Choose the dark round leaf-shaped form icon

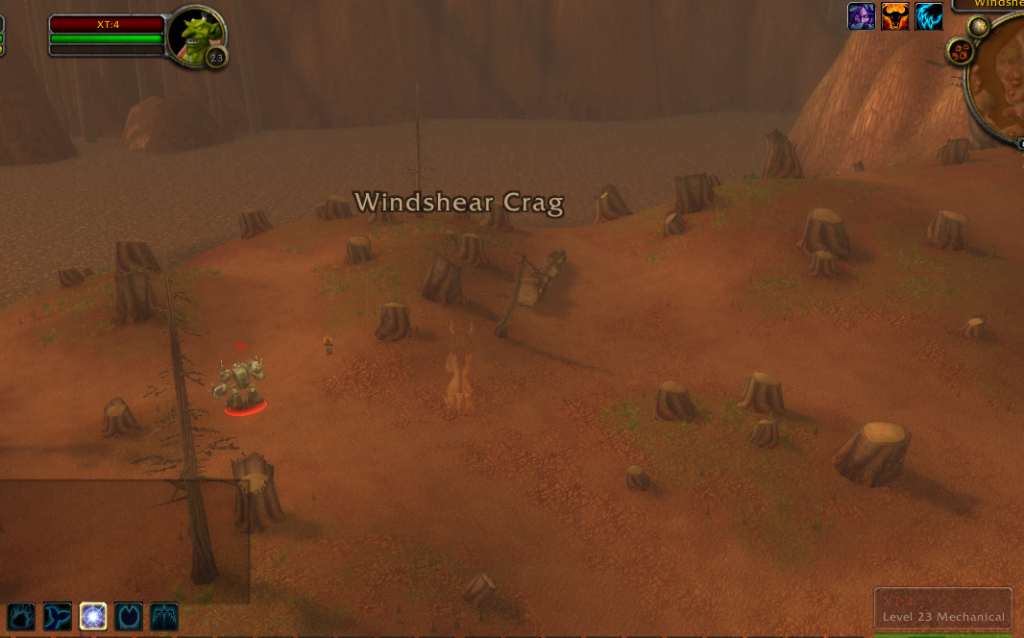coord(129,616)
